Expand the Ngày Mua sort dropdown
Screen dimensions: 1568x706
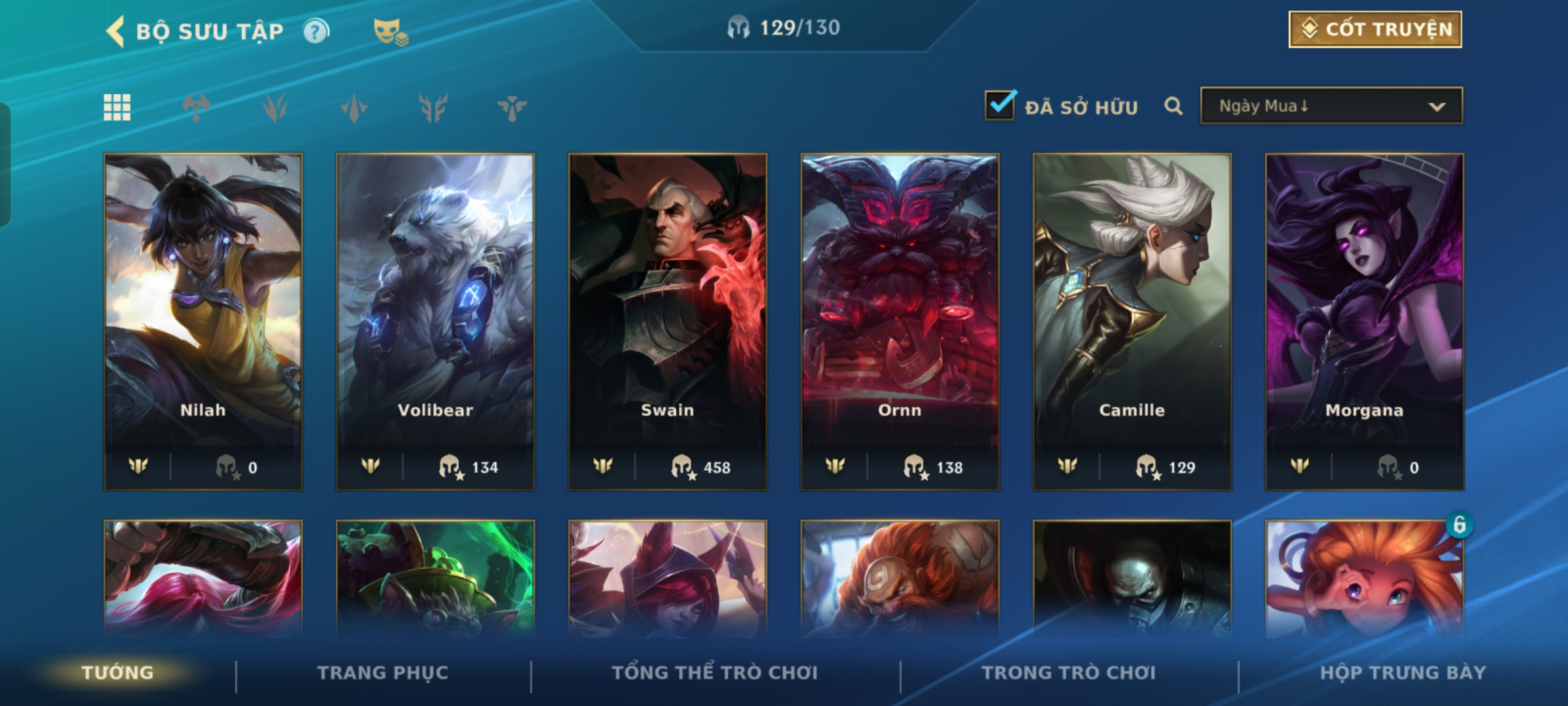(x=1331, y=106)
